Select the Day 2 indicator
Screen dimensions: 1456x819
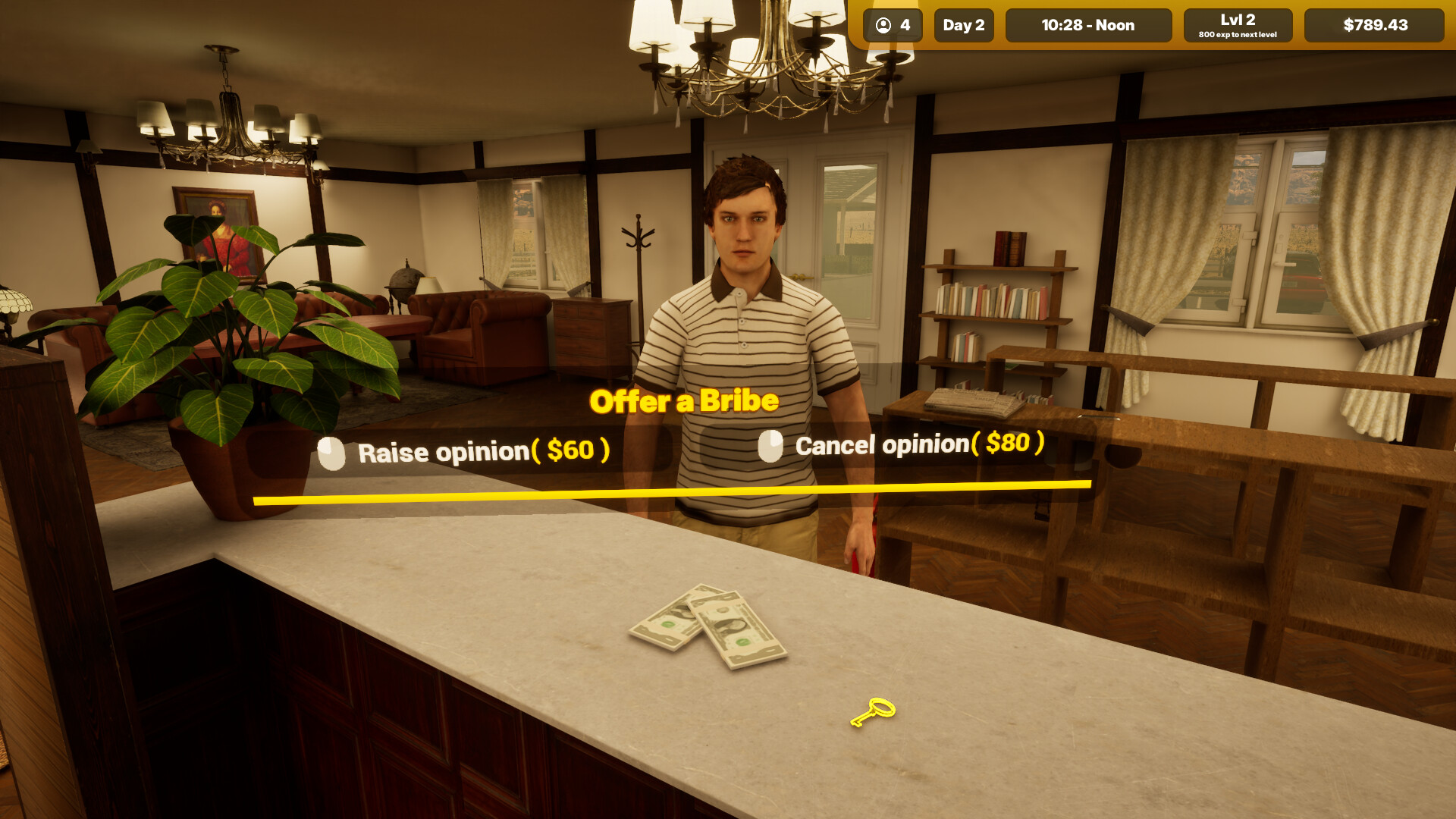coord(963,25)
